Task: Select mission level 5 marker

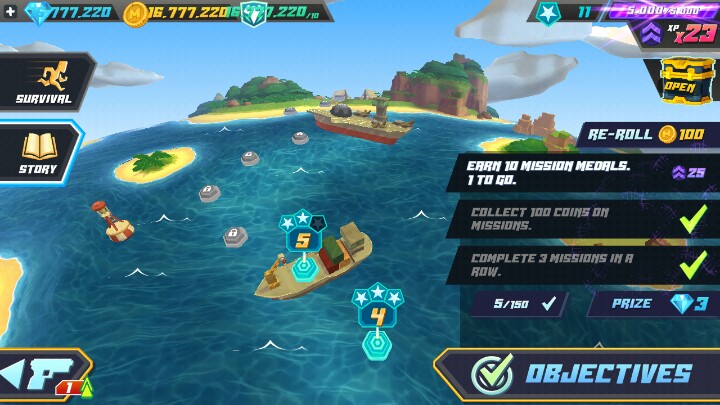Action: [x=304, y=242]
